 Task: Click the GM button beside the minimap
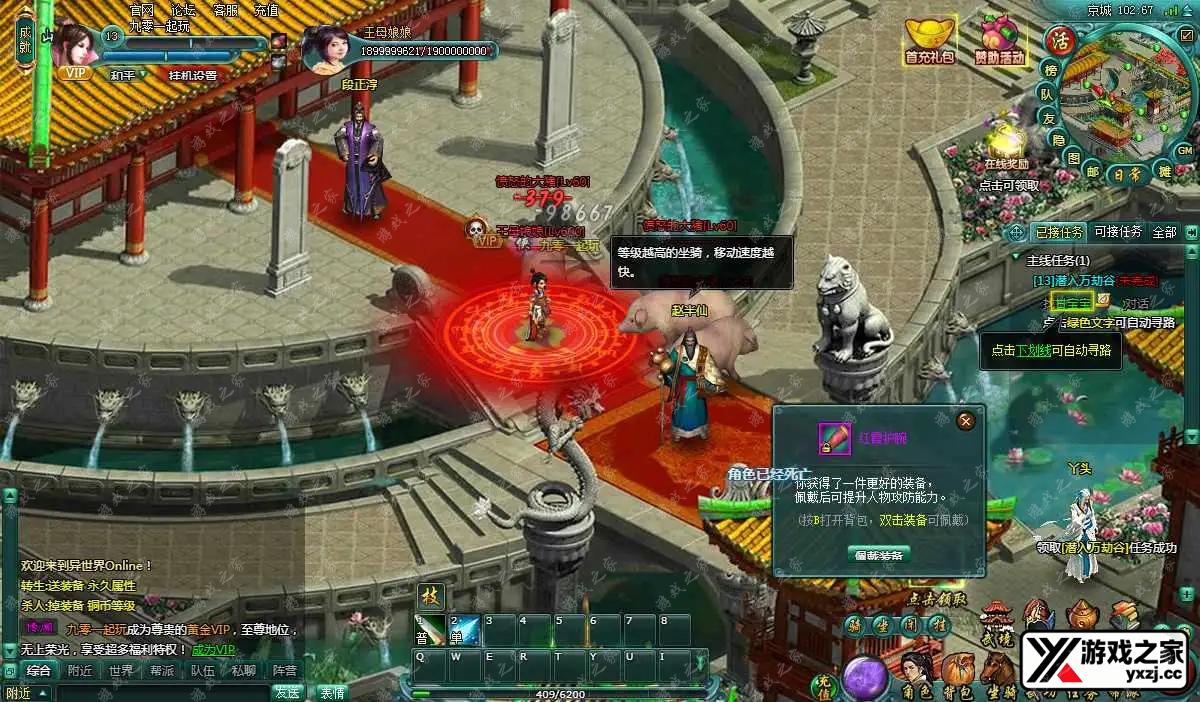[1184, 150]
